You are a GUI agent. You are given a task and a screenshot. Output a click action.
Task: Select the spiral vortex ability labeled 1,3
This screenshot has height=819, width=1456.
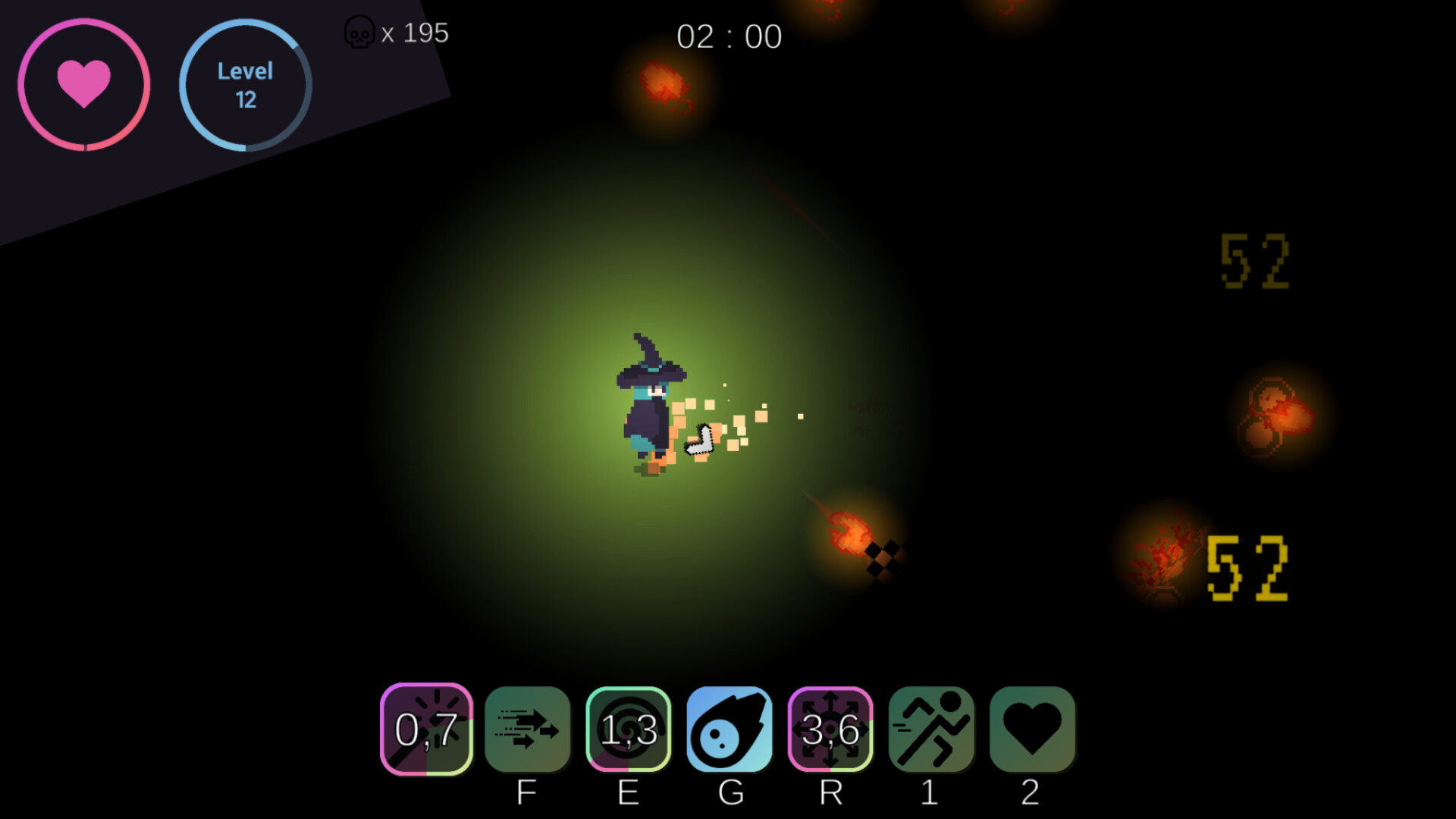(x=629, y=730)
